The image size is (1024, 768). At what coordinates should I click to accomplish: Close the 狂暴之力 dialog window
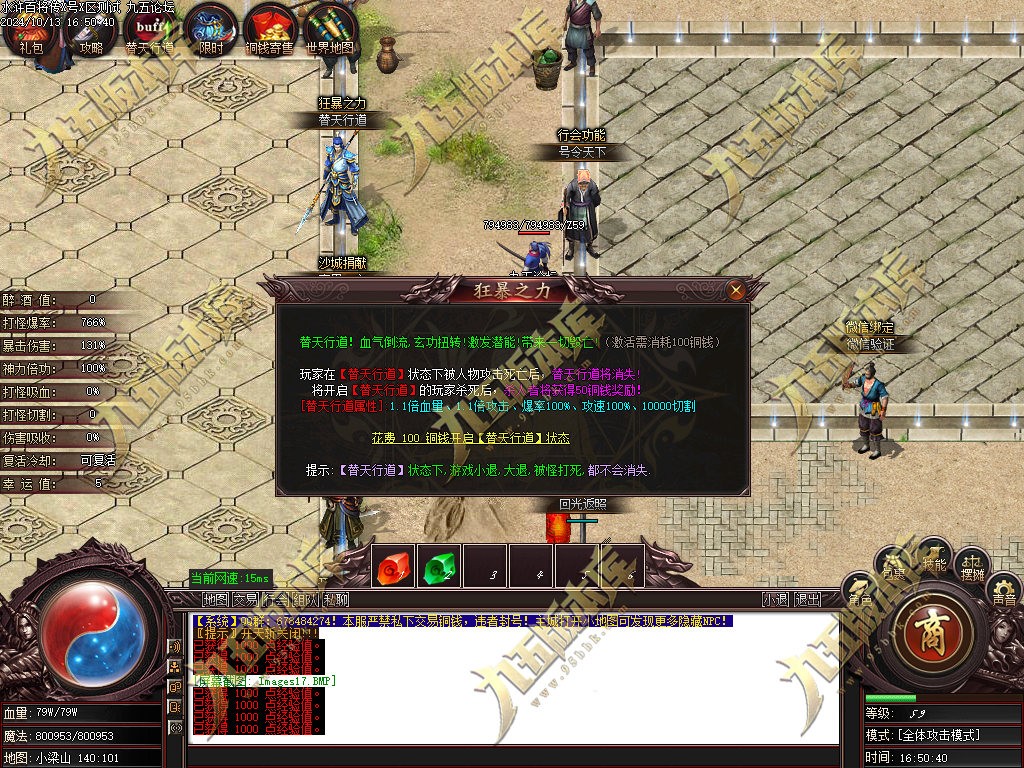click(x=736, y=291)
